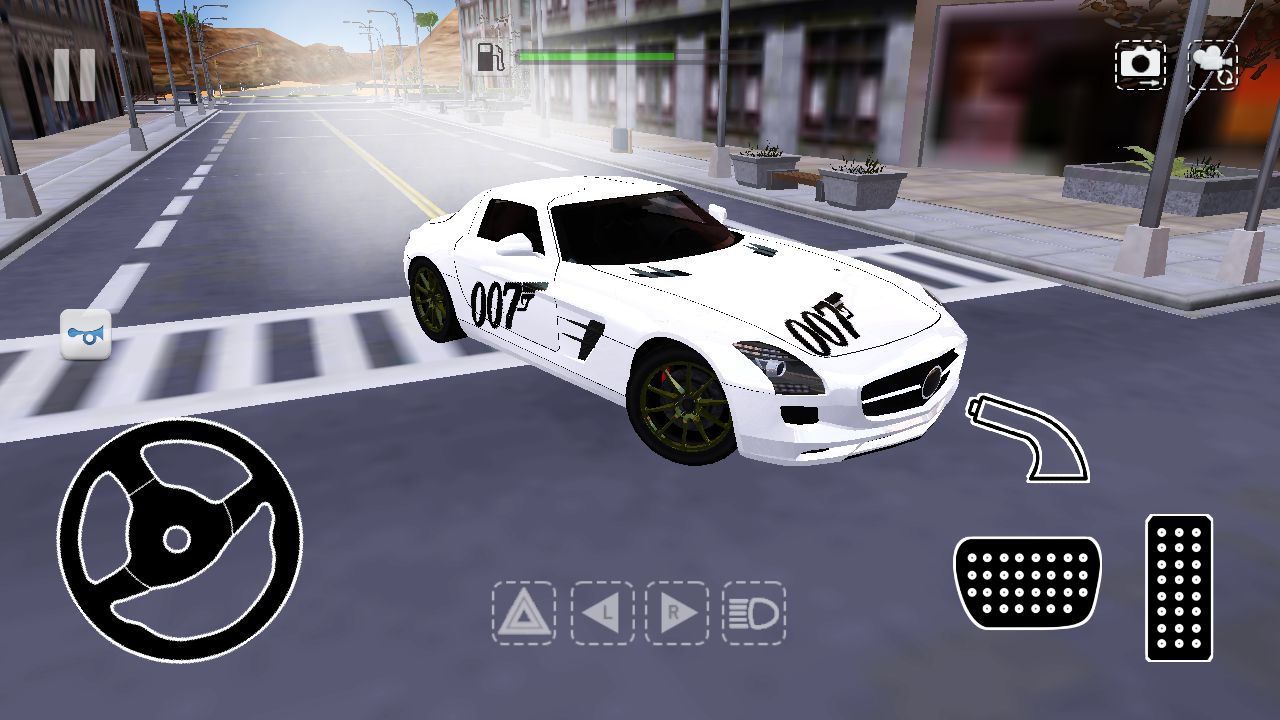Tap the fuel gauge display
Viewport: 1280px width, 720px height.
click(560, 57)
